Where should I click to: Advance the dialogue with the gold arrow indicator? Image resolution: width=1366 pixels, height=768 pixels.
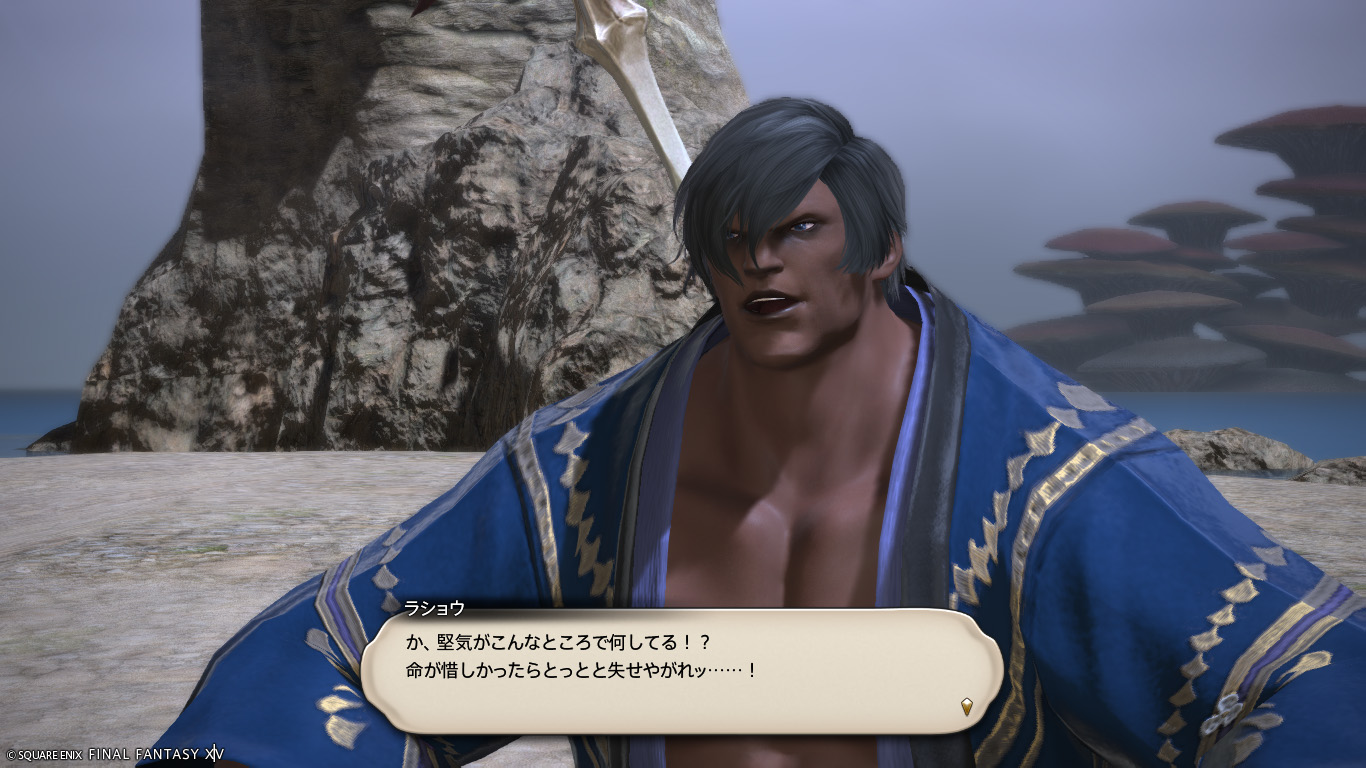pyautogui.click(x=966, y=707)
